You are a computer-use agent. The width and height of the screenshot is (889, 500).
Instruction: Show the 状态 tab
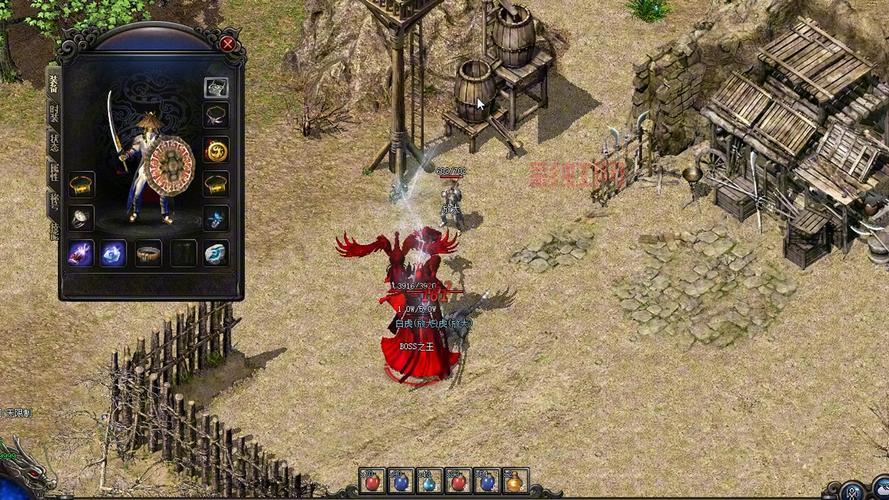click(x=53, y=142)
